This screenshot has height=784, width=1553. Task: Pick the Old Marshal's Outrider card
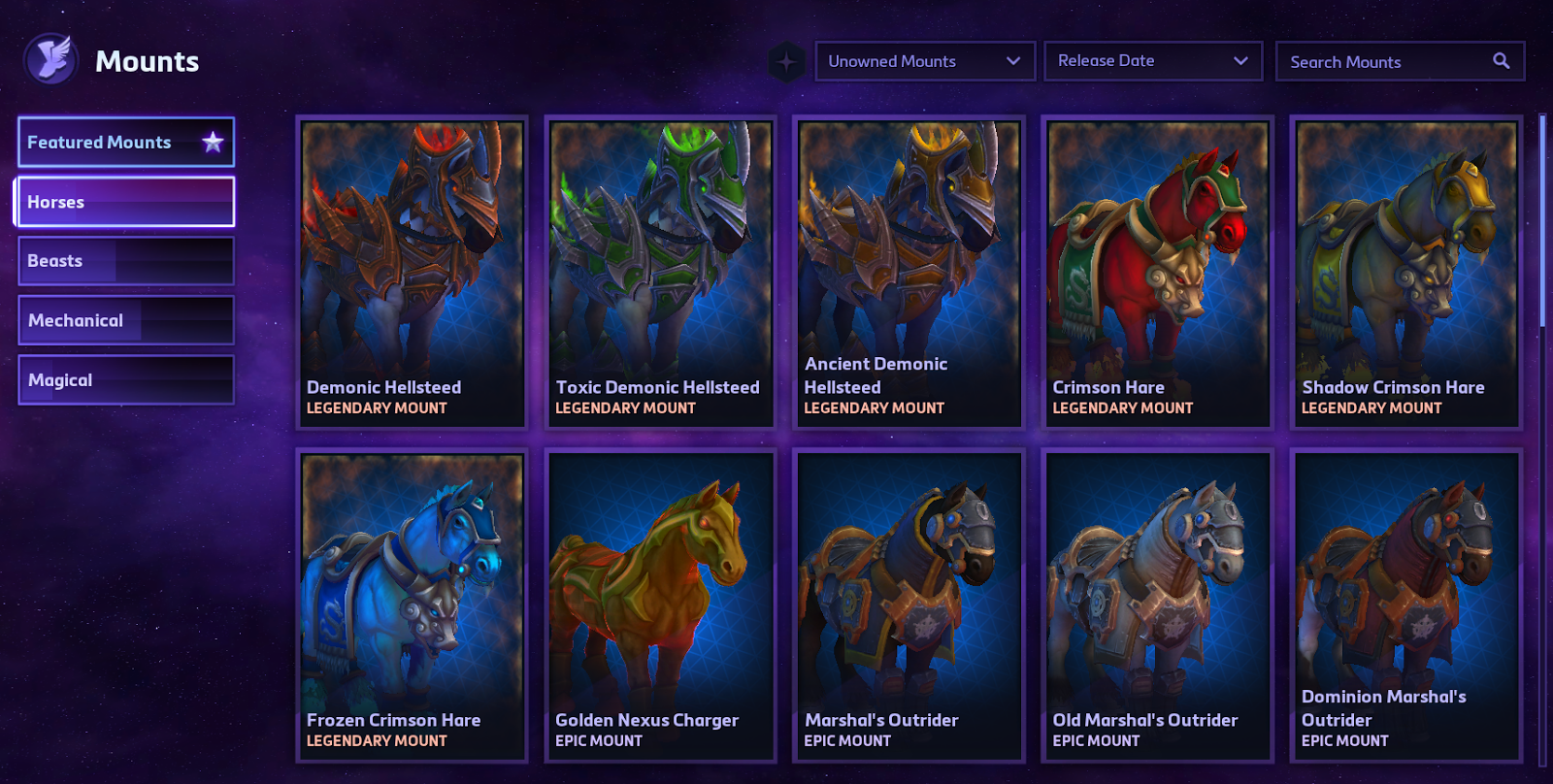pyautogui.click(x=1157, y=604)
